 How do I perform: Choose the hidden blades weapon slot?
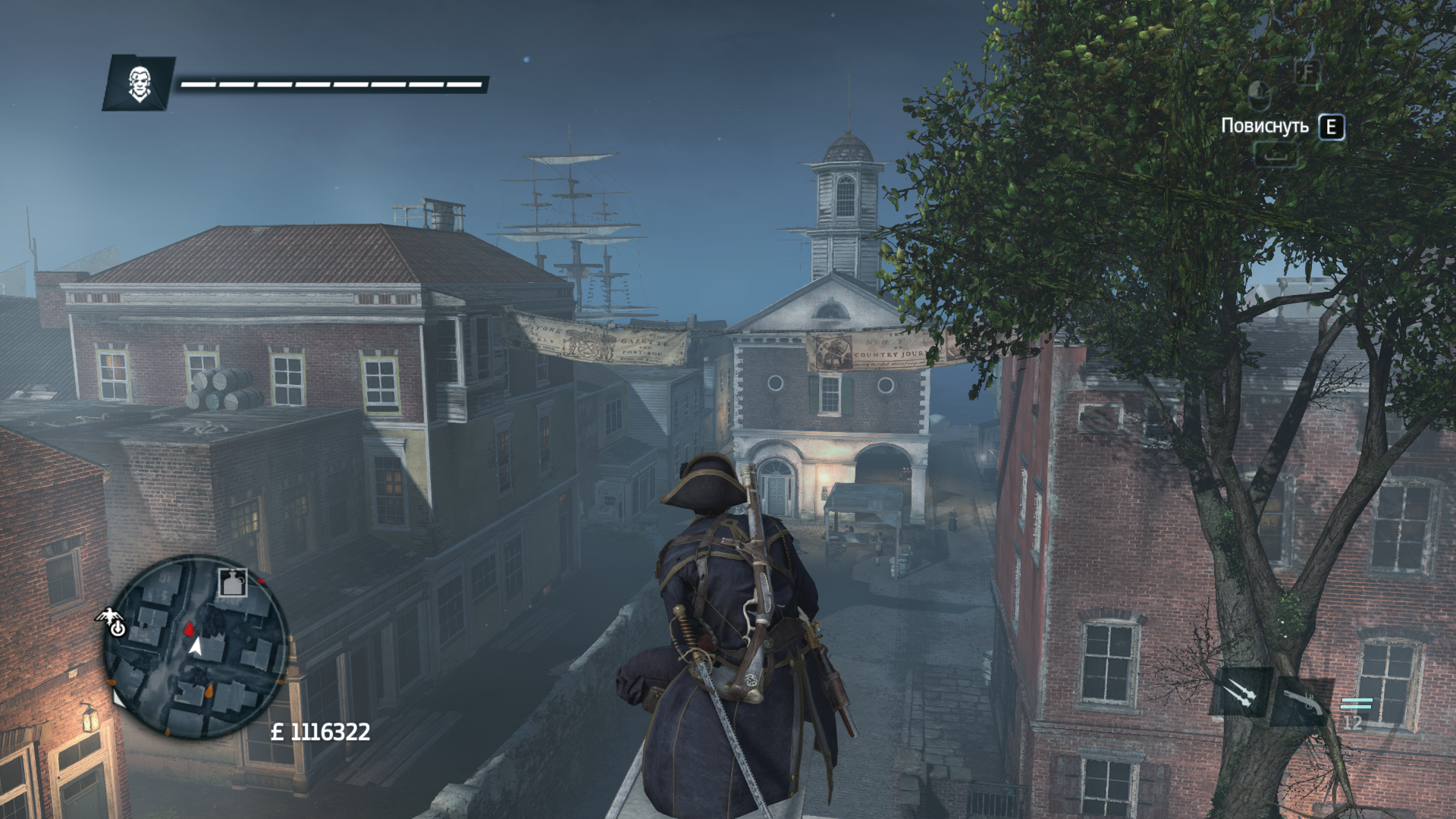(1241, 691)
